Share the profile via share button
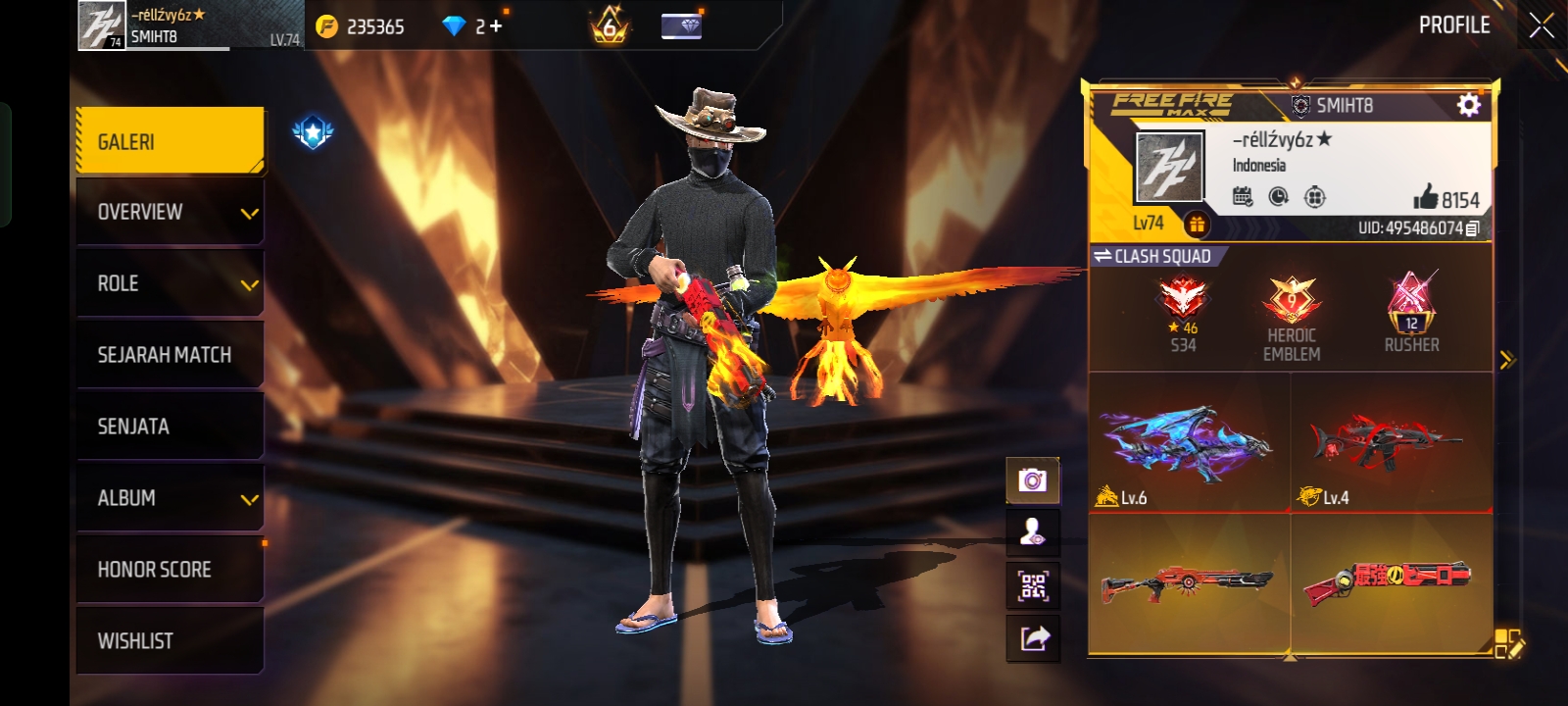 (x=1033, y=638)
